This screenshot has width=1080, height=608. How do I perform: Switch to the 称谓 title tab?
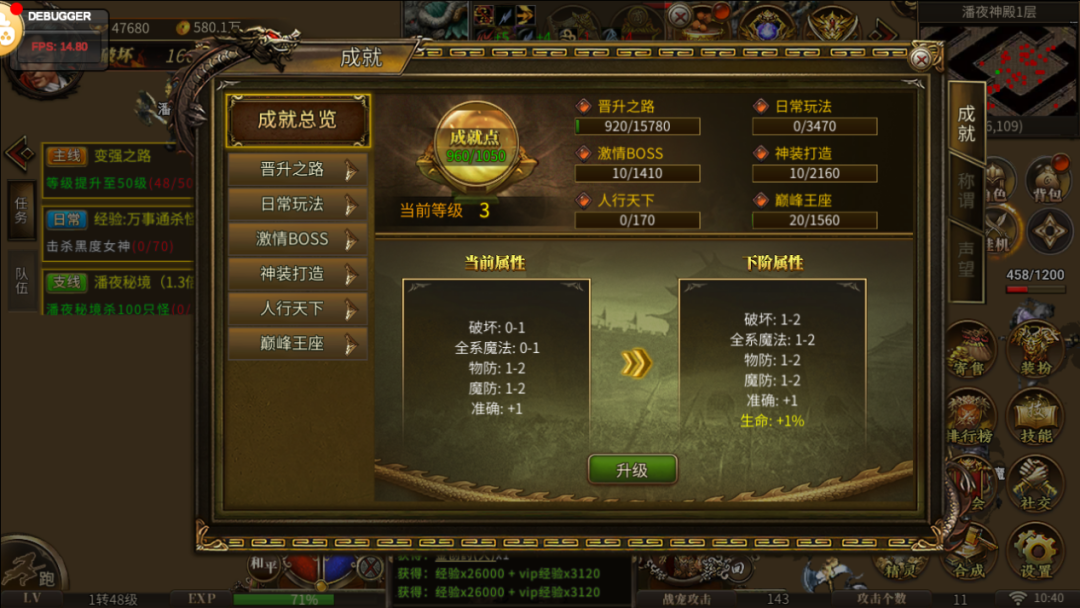(x=966, y=192)
